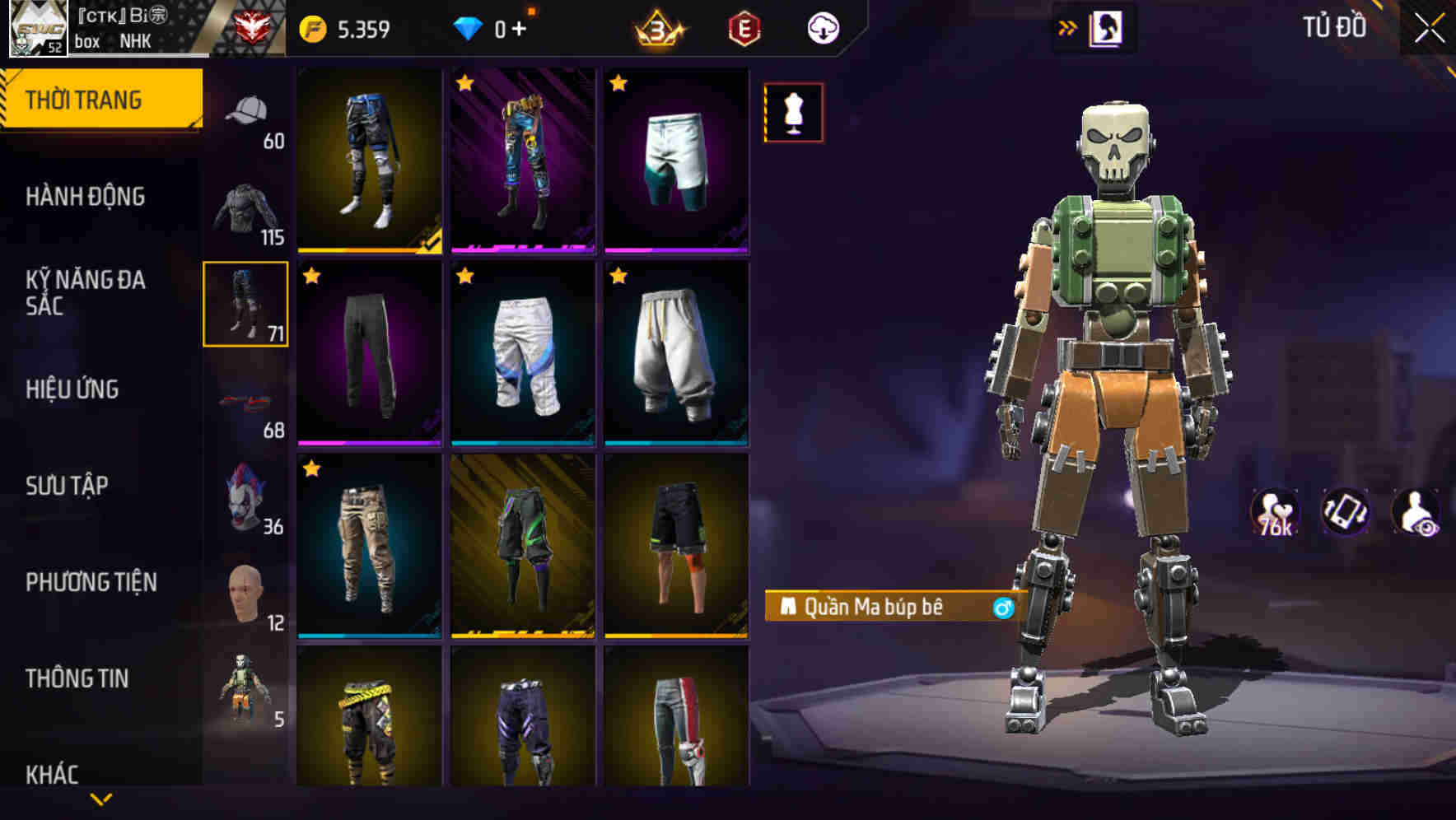
Task: Toggle the pants category currently showing 71 items
Action: (x=245, y=303)
